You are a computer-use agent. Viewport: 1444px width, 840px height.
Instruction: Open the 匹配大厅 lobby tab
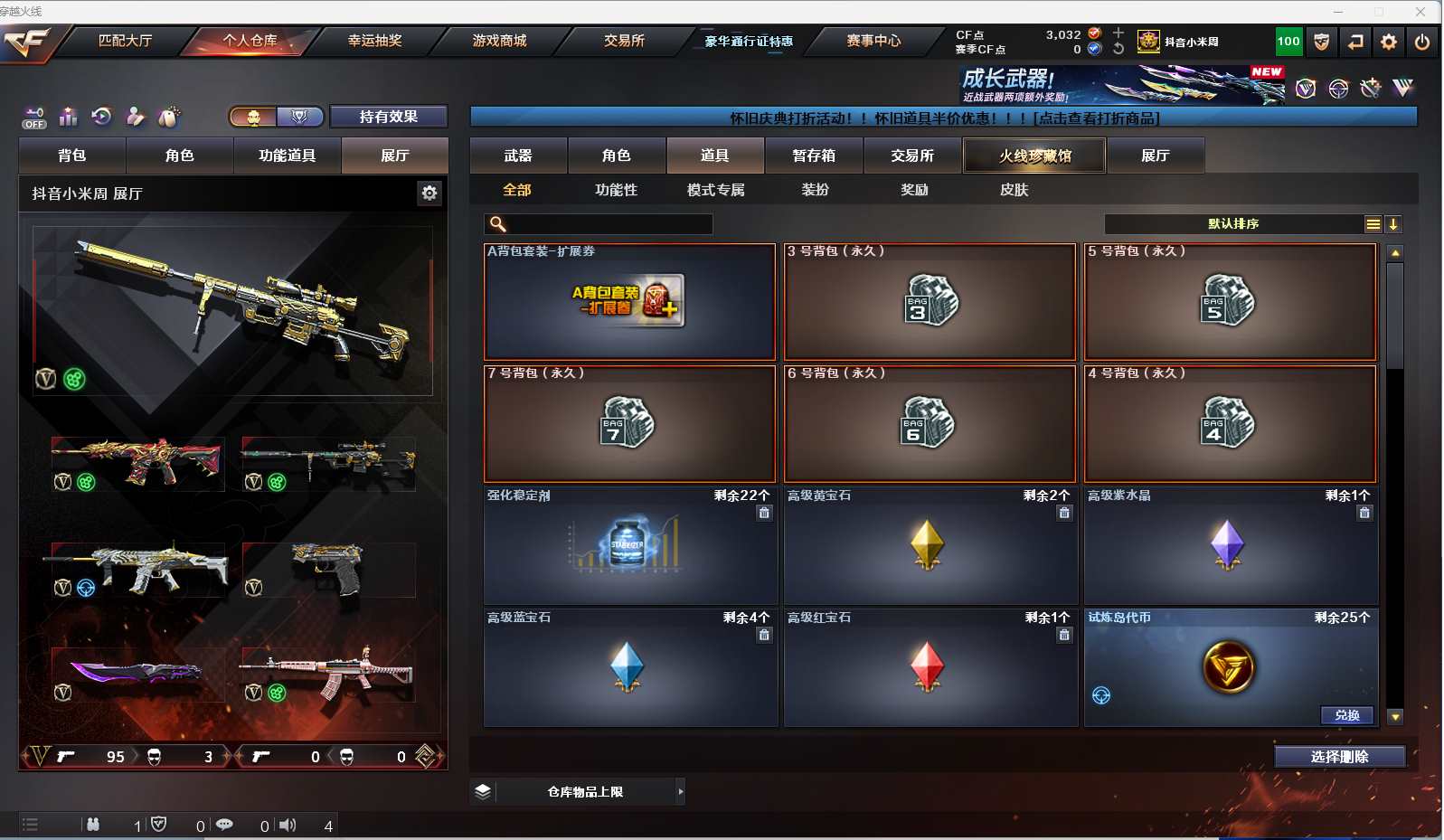point(125,41)
